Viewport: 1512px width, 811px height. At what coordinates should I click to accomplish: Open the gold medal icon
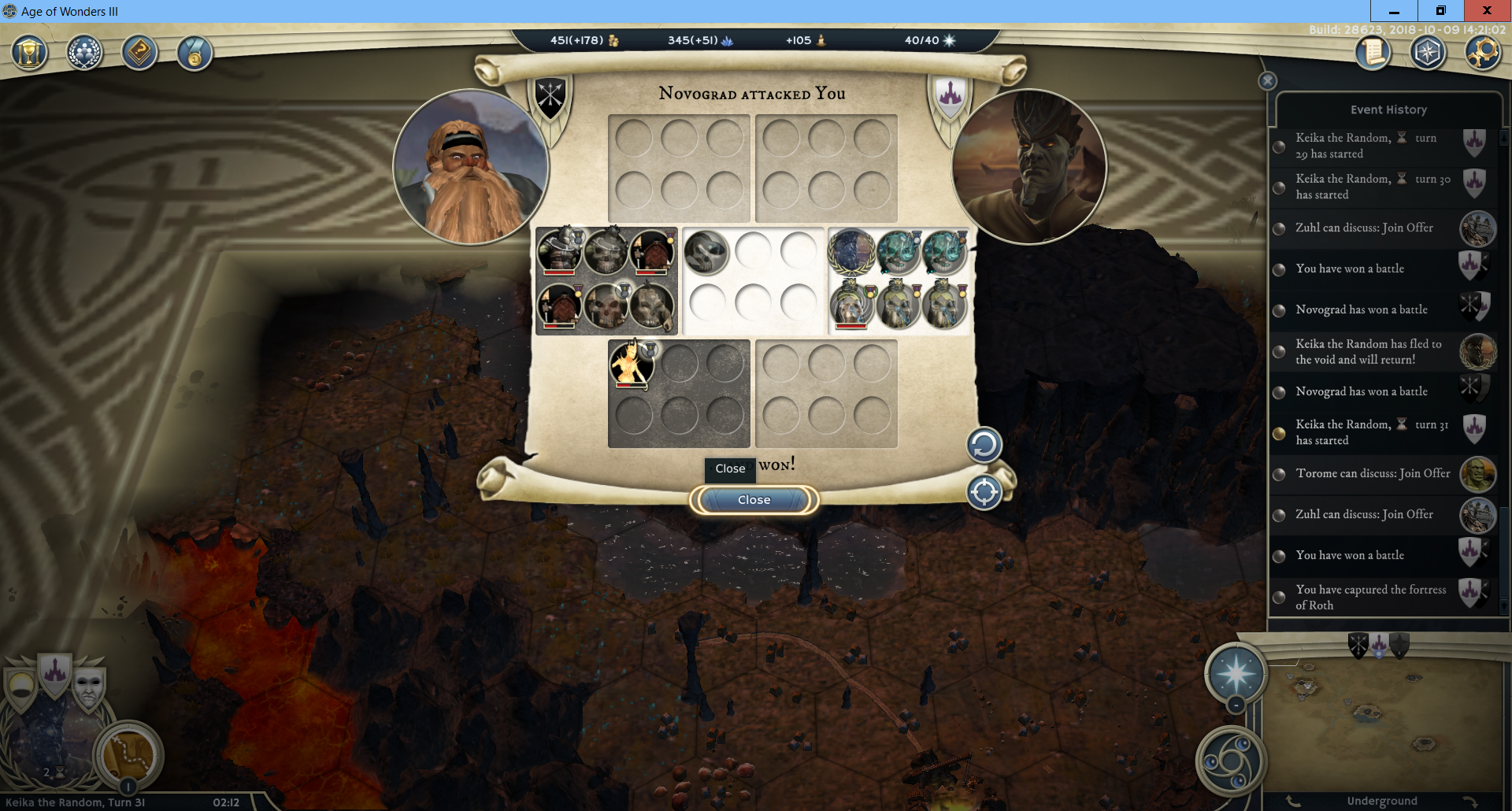[195, 54]
